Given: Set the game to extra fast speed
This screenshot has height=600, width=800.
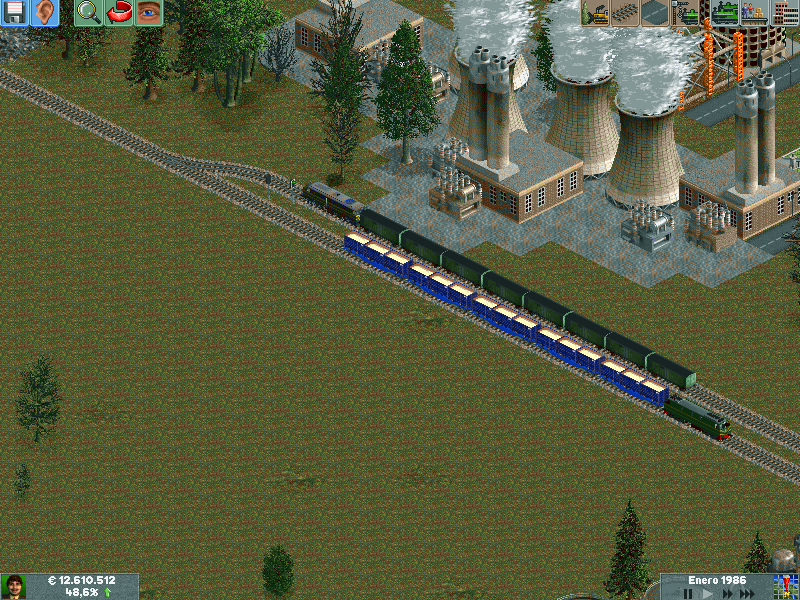Looking at the screenshot, I should click(x=748, y=593).
